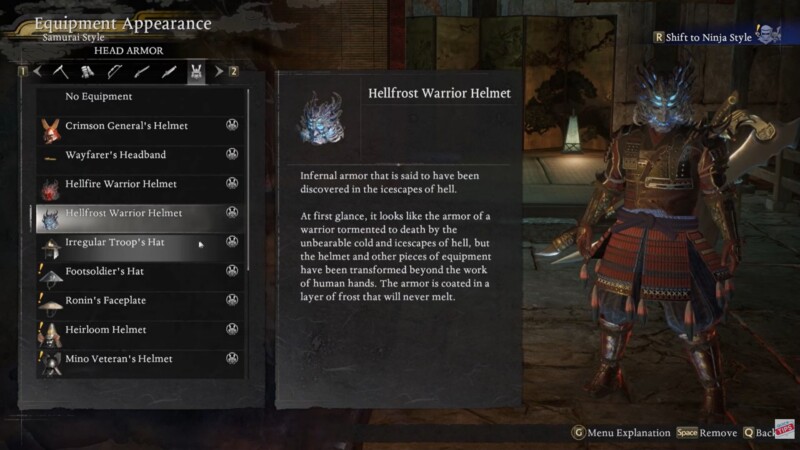Go to the previous equipment category arrow
This screenshot has width=800, height=450.
click(x=38, y=71)
